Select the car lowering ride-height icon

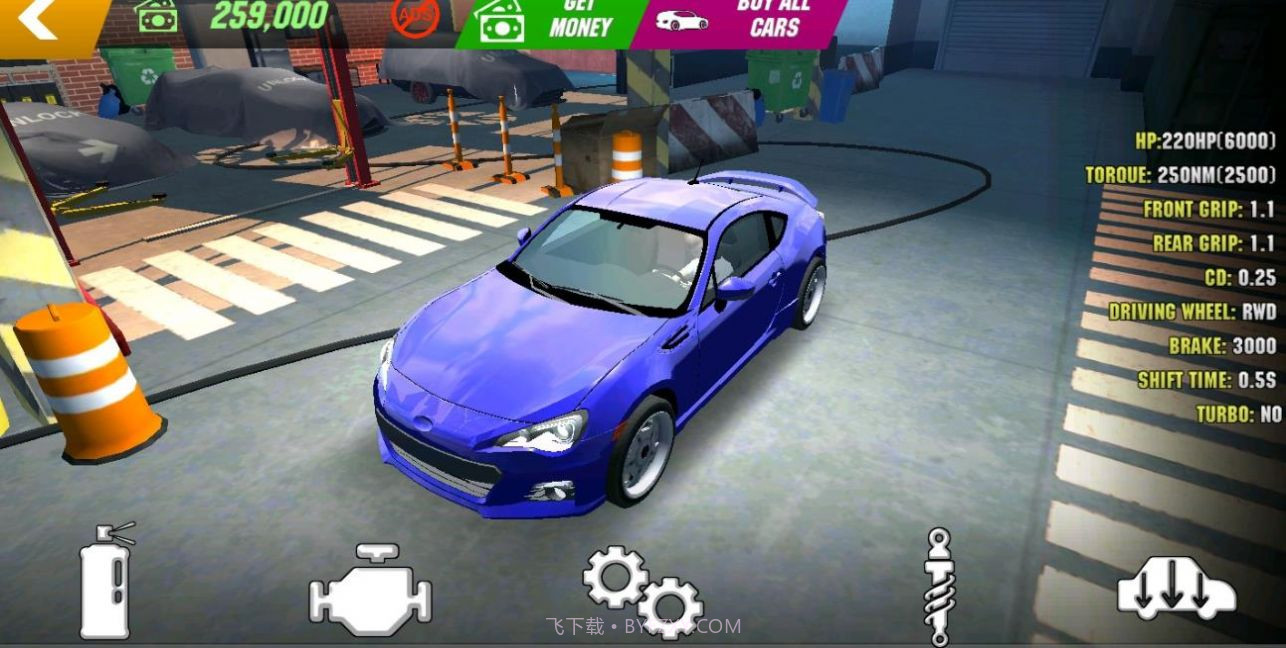(x=1176, y=588)
